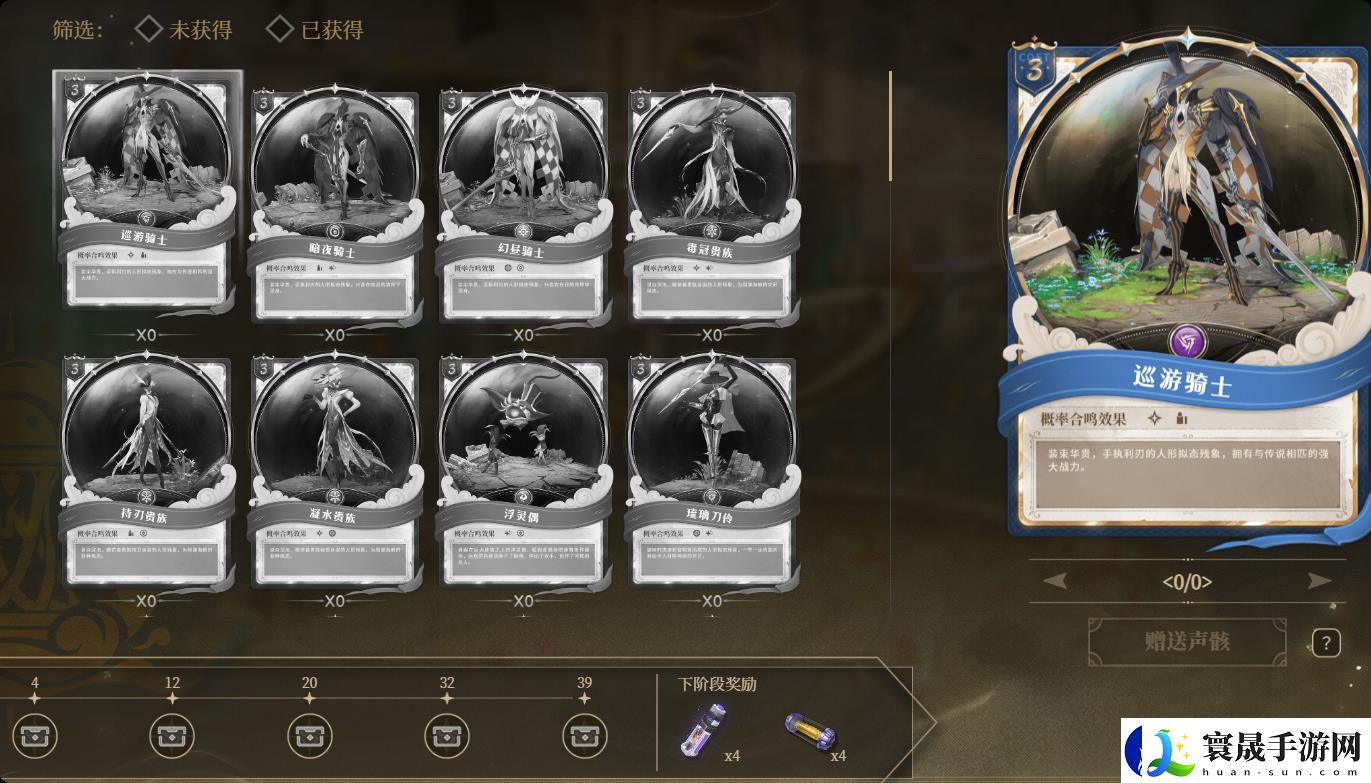Select the 琉璃刀伶 card
Image resolution: width=1371 pixels, height=783 pixels.
(x=711, y=470)
